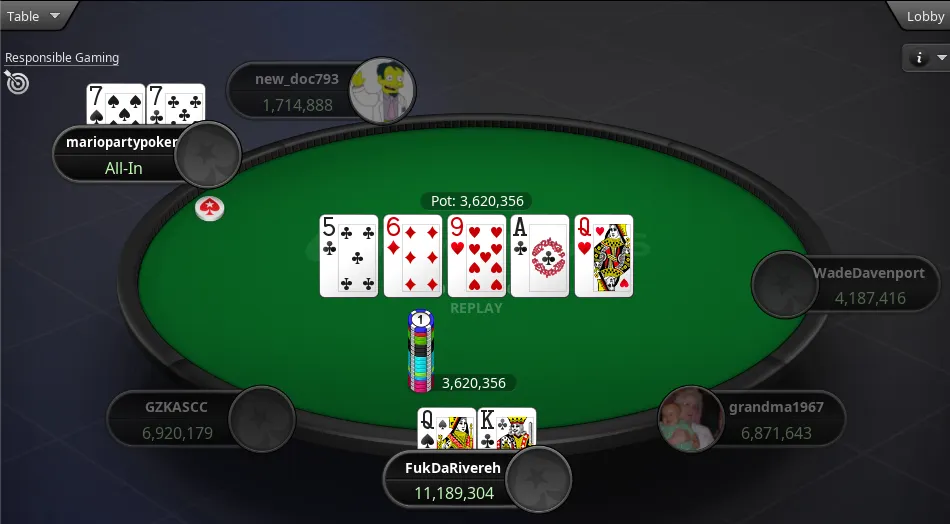
Task: Open the info dropdown button
Action: point(926,58)
